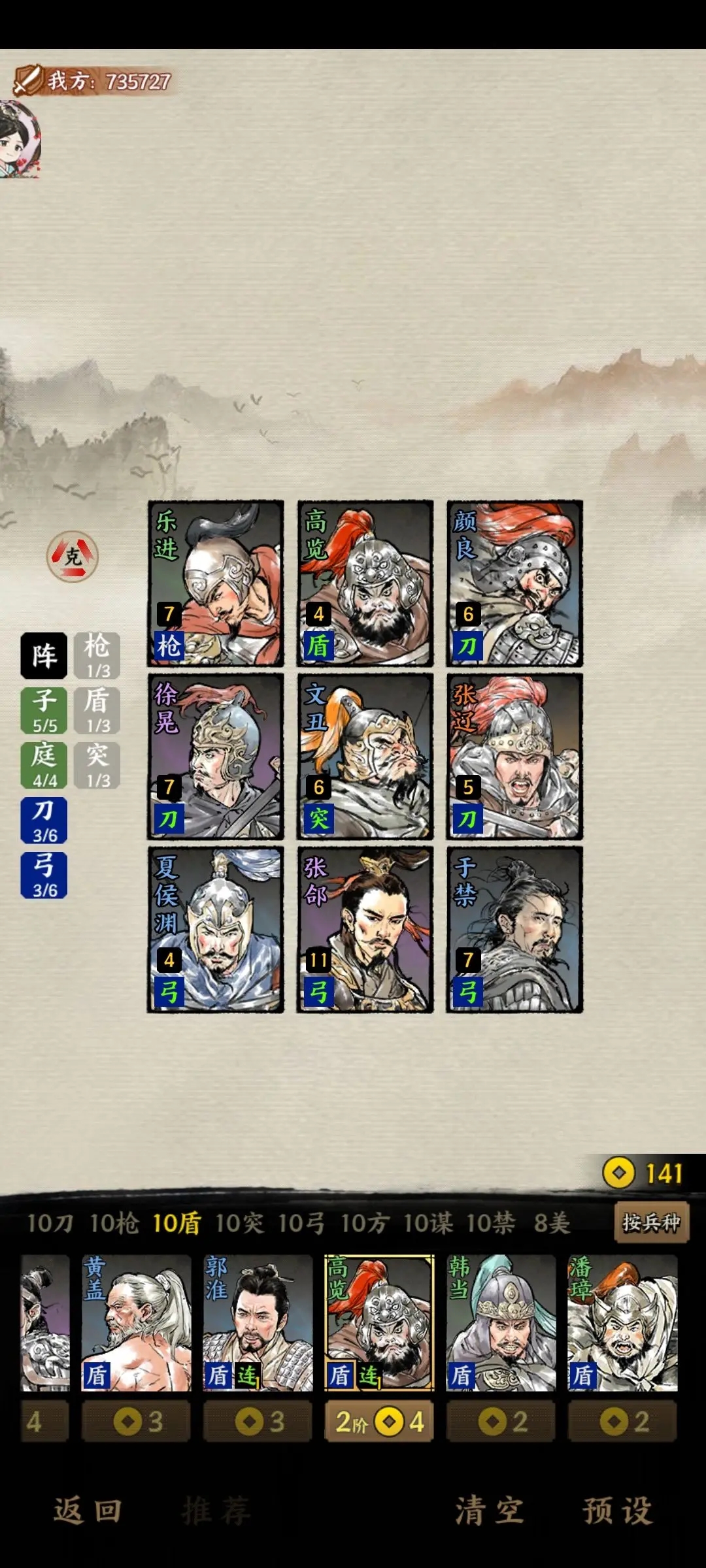Pick the 文丑 cavalry card
Image resolution: width=706 pixels, height=1568 pixels.
click(365, 757)
